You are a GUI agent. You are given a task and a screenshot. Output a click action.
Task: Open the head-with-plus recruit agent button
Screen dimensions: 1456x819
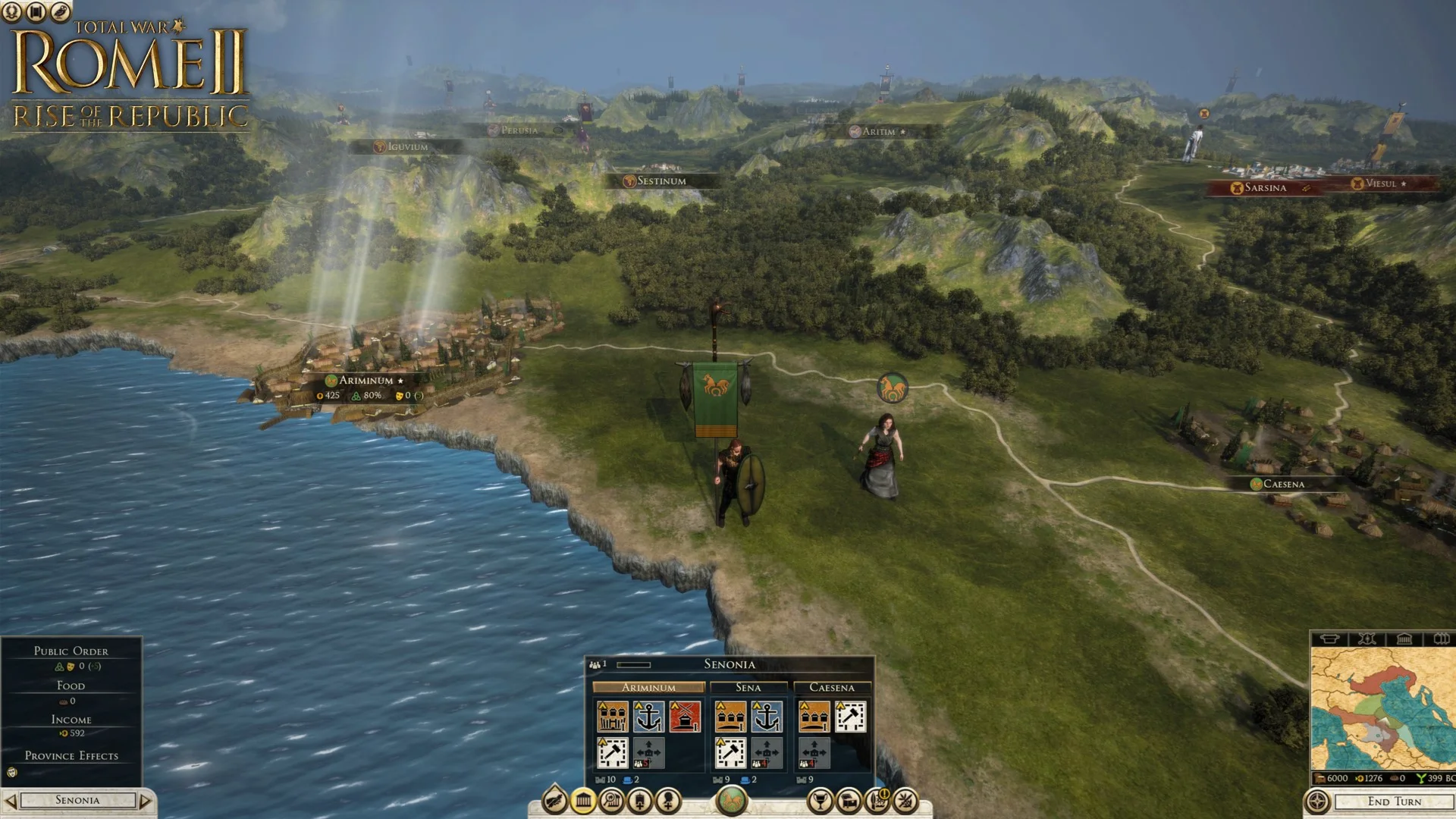coord(669,801)
